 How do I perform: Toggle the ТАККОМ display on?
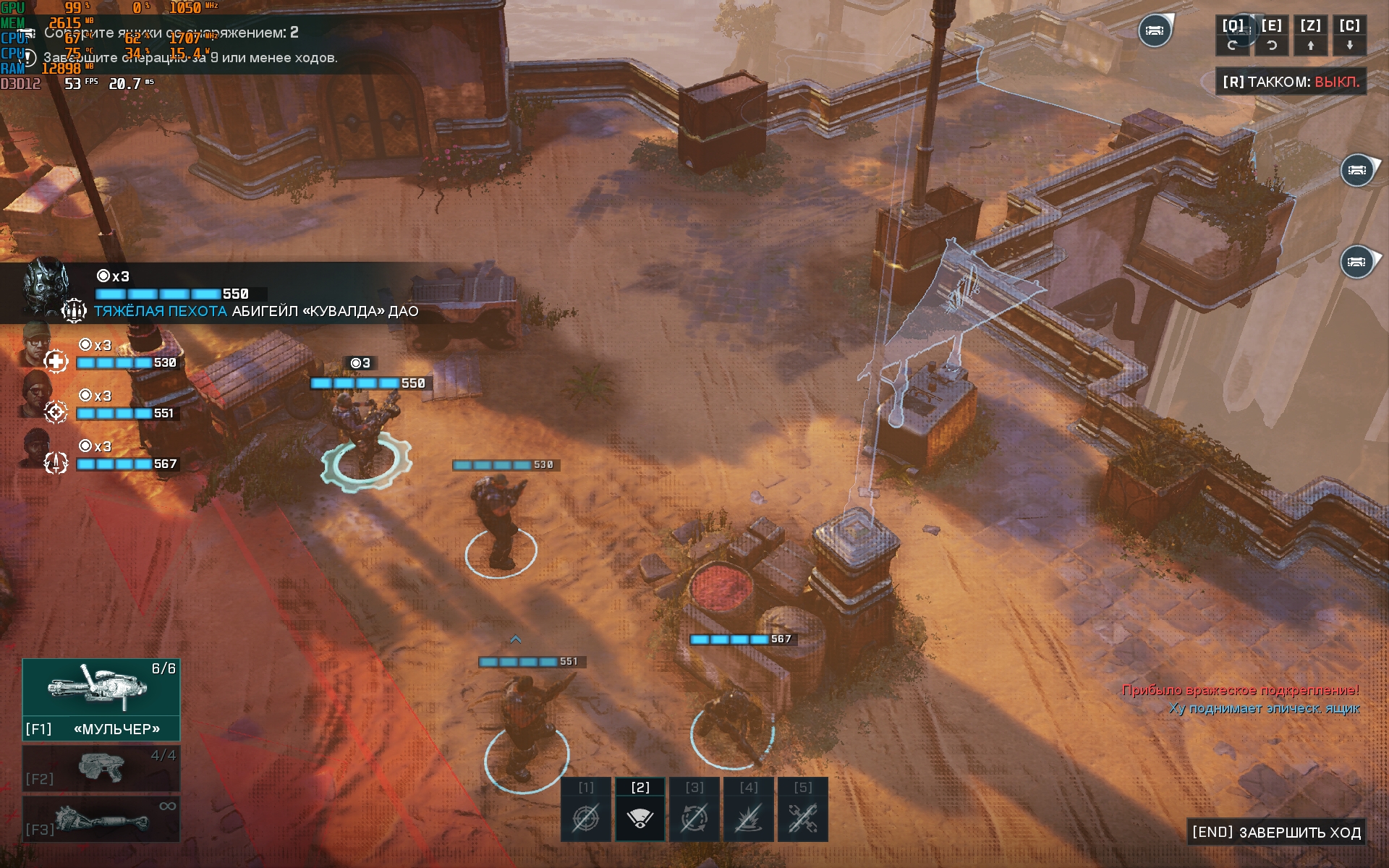coord(1291,82)
